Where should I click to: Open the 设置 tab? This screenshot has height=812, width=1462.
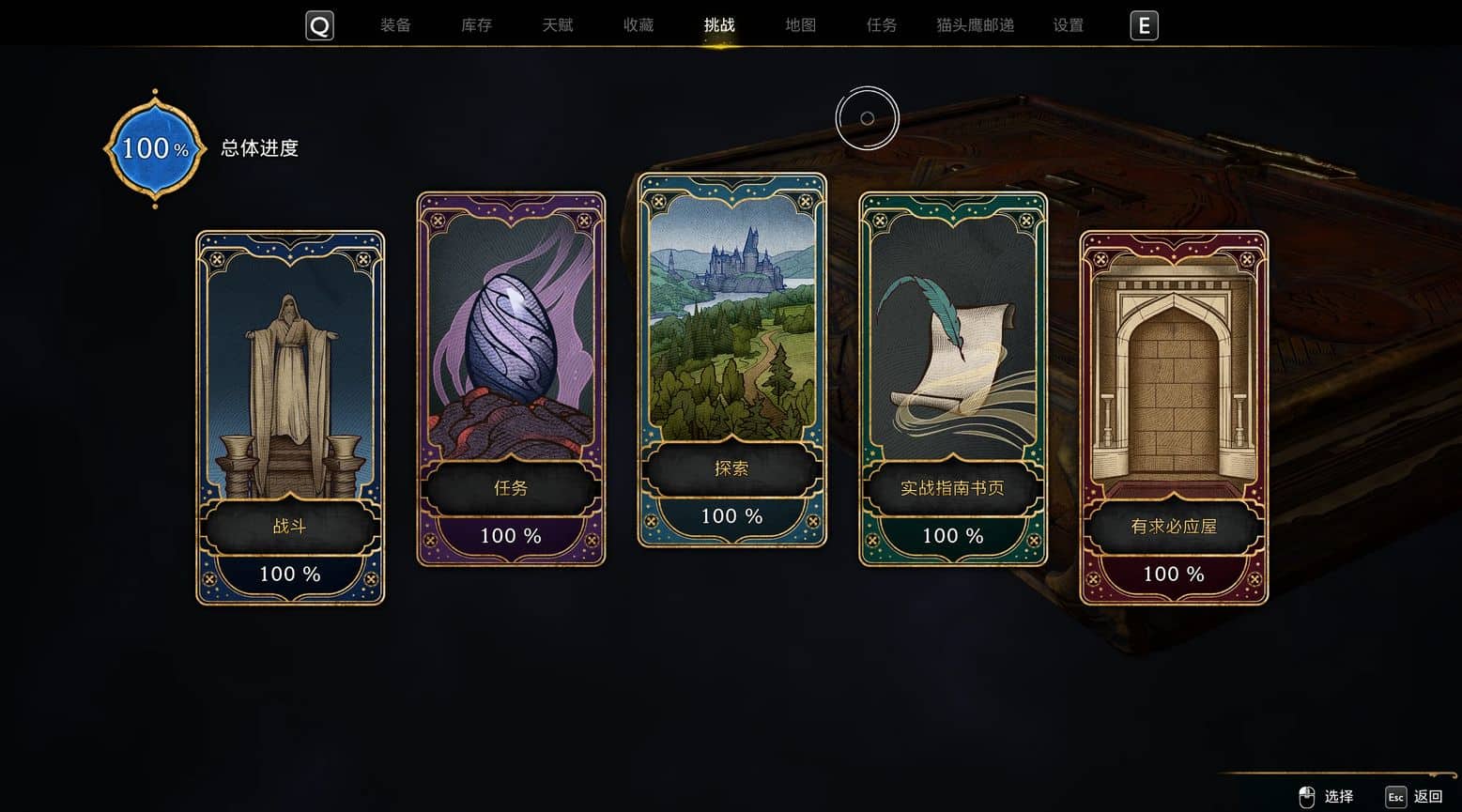click(x=1069, y=25)
